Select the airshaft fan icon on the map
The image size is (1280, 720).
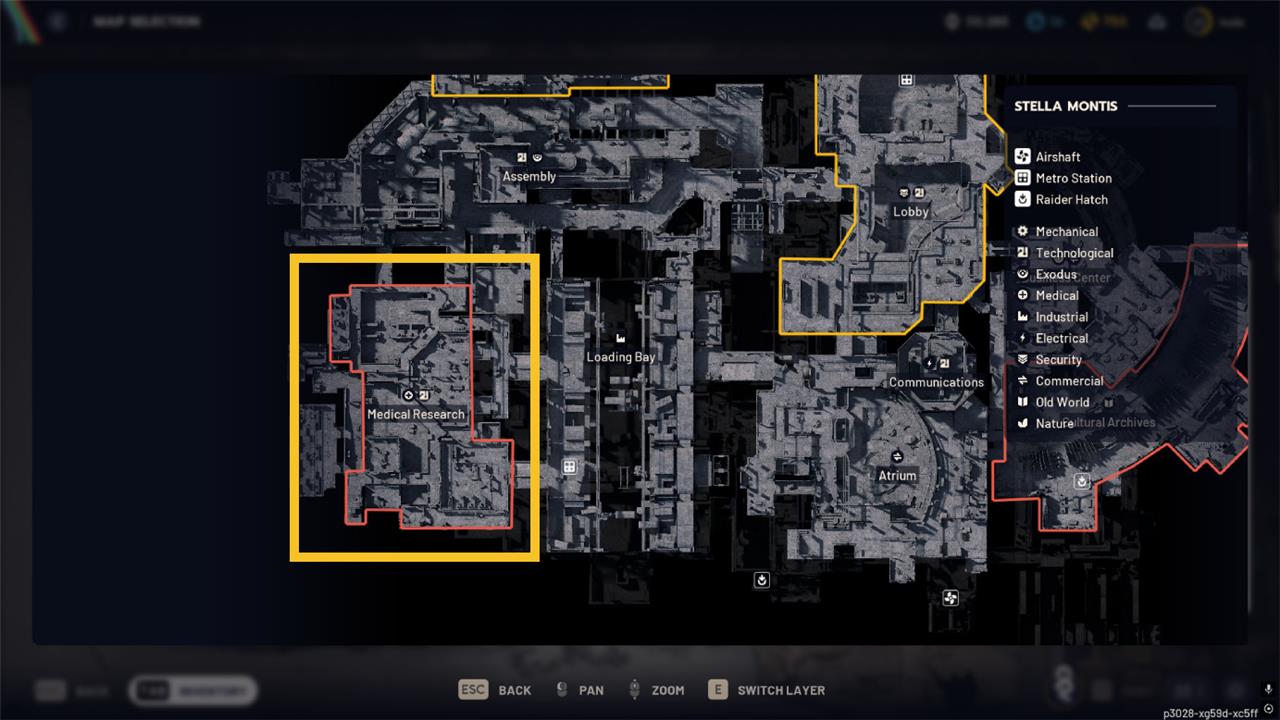[x=950, y=598]
